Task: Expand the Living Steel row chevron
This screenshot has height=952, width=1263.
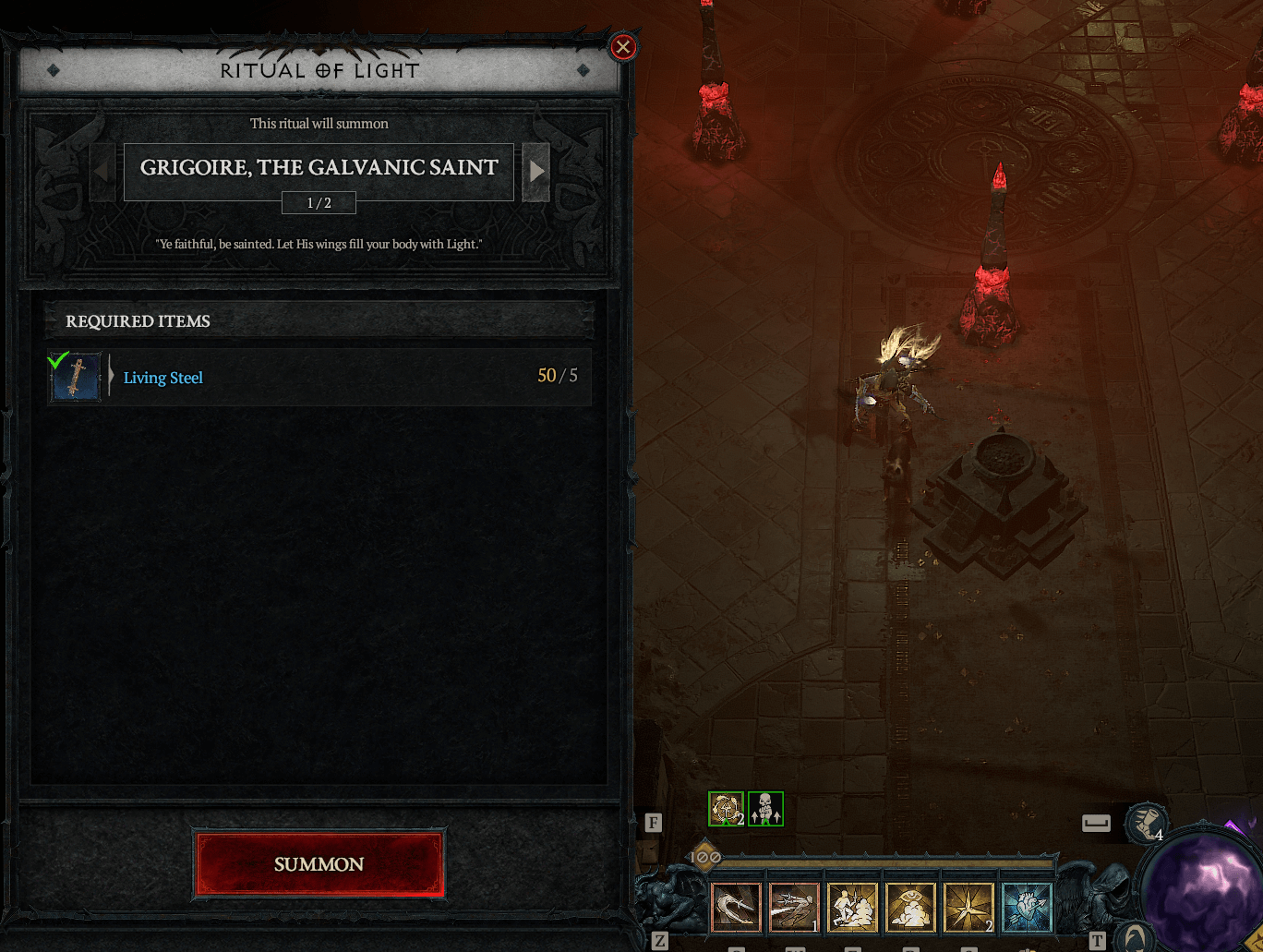Action: (x=110, y=377)
